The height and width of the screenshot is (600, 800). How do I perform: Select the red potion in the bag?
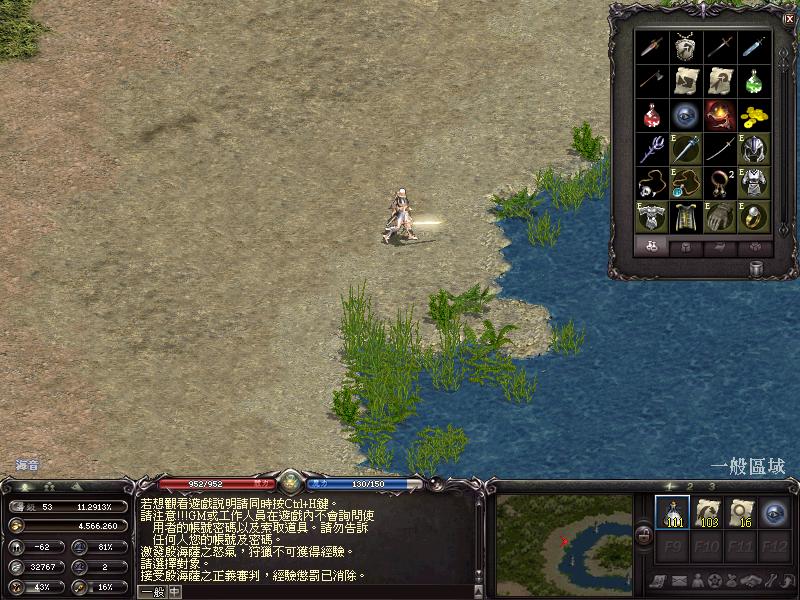[652, 115]
